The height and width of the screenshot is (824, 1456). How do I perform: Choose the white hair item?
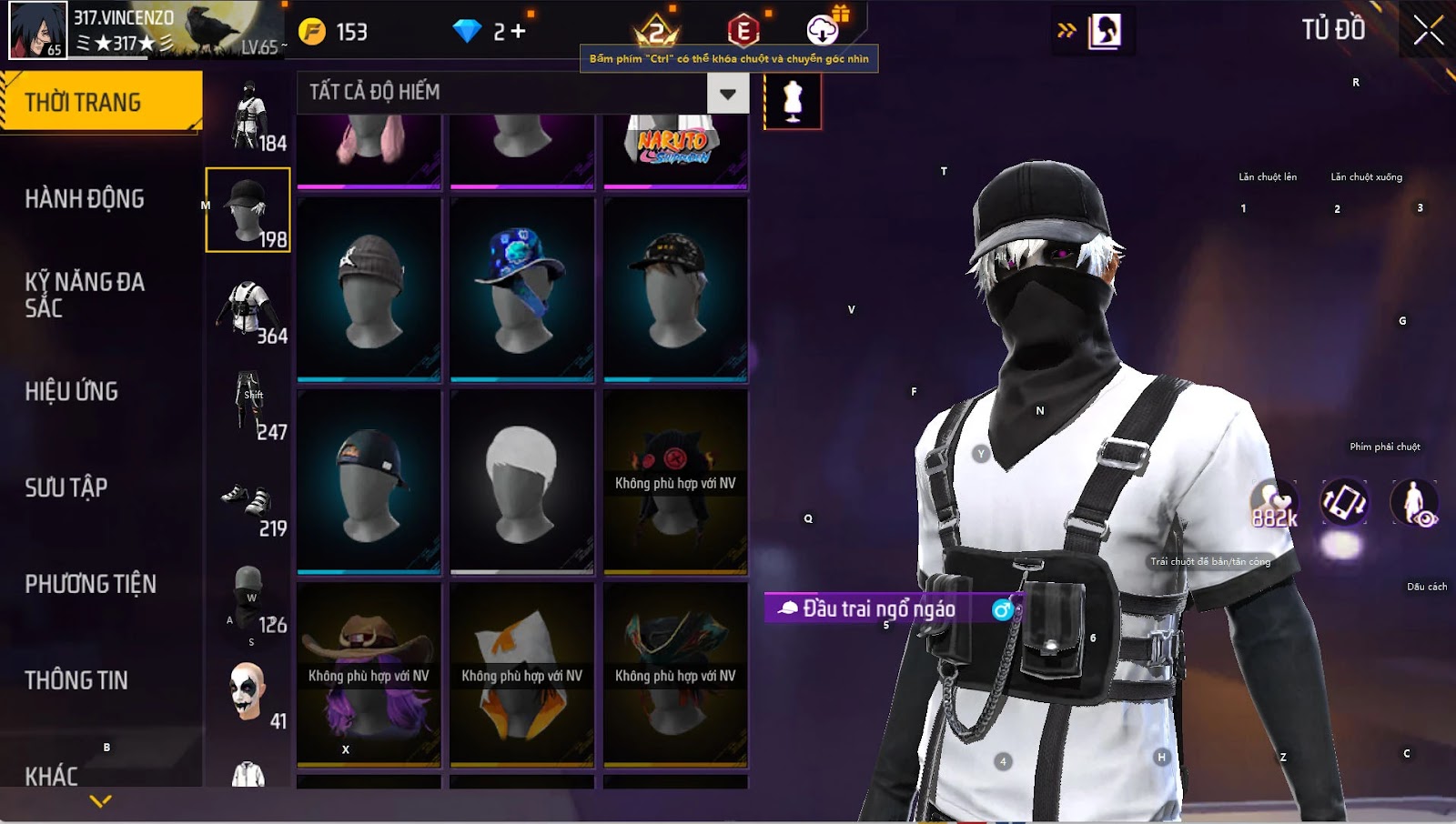point(522,482)
